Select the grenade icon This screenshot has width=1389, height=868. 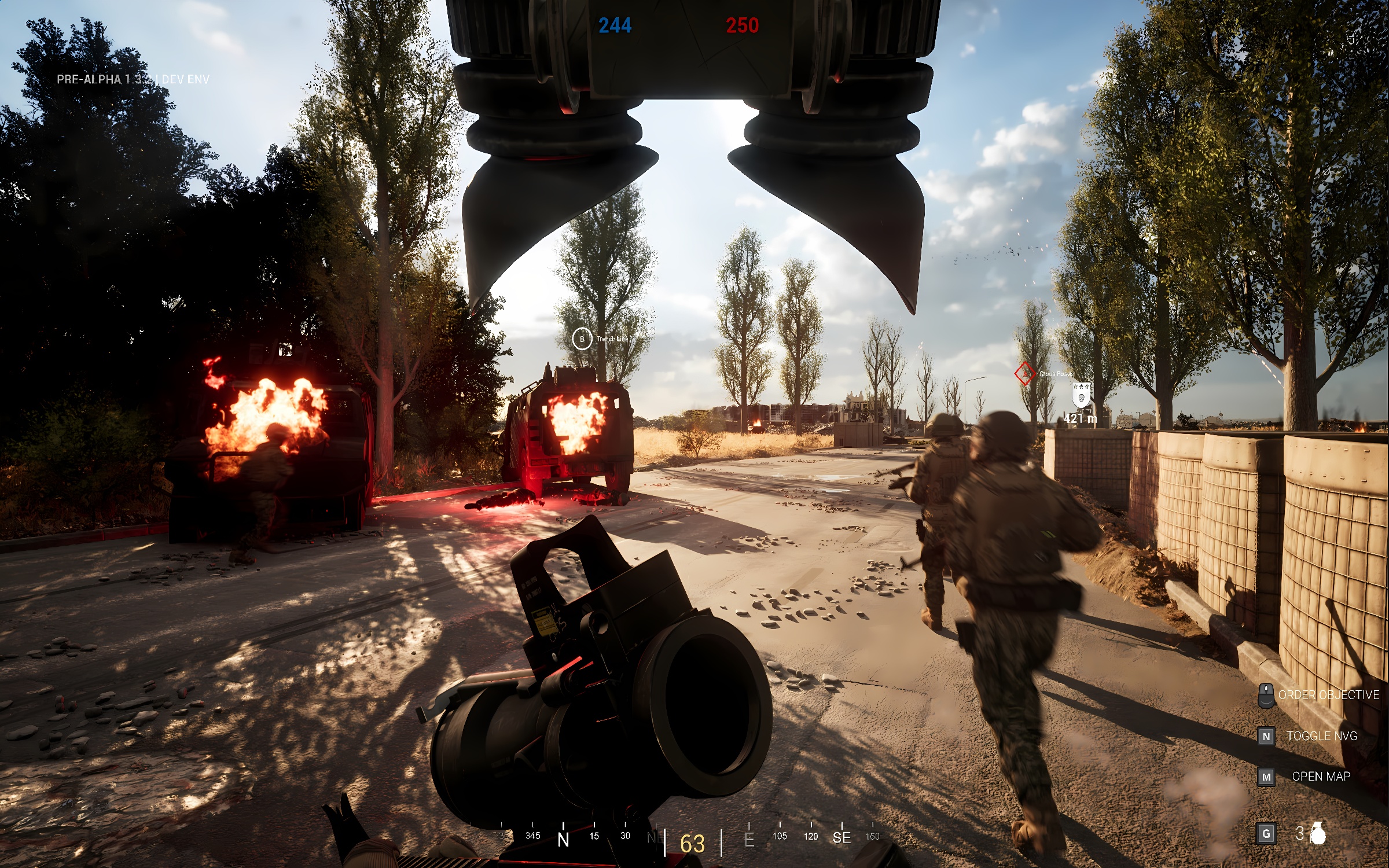(x=1318, y=833)
